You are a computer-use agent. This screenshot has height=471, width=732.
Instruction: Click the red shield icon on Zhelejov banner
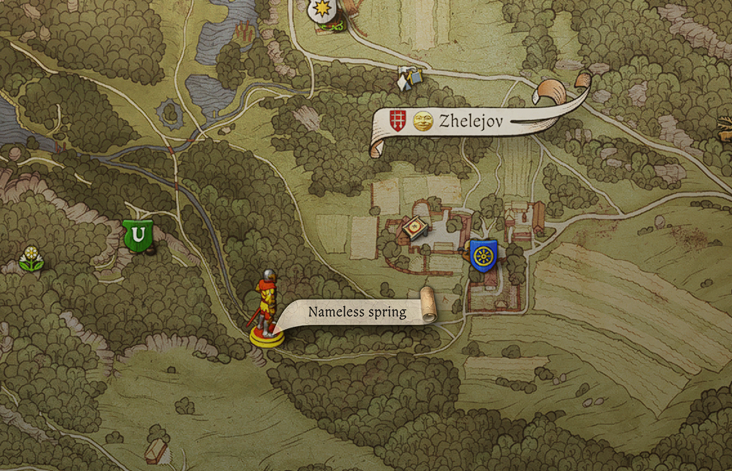(398, 121)
